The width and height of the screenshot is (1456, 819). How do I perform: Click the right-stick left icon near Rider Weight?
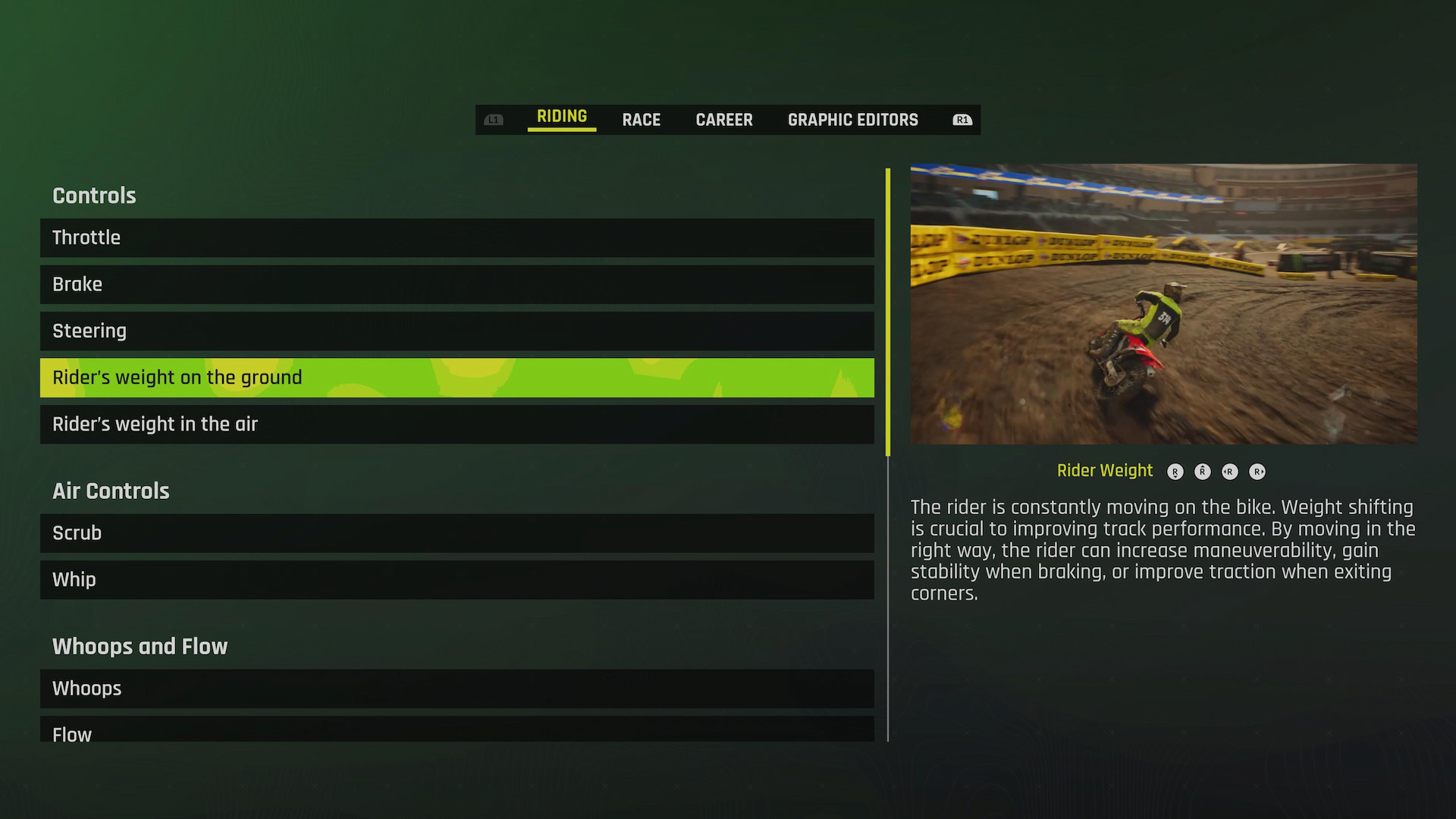point(1230,471)
